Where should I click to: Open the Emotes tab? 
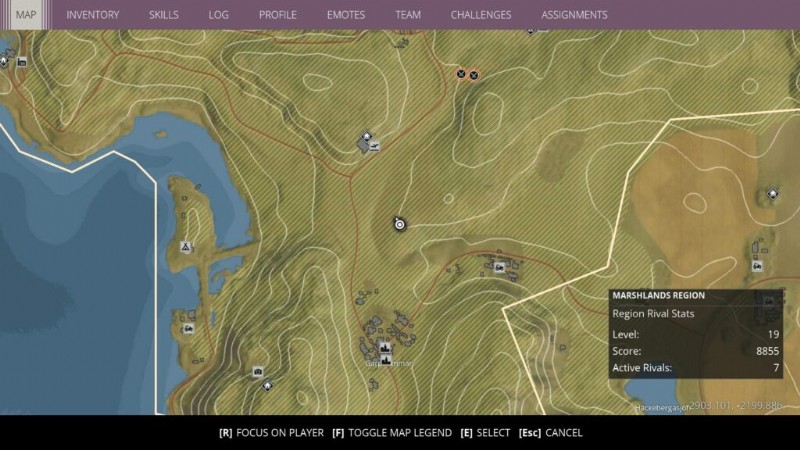[x=345, y=15]
